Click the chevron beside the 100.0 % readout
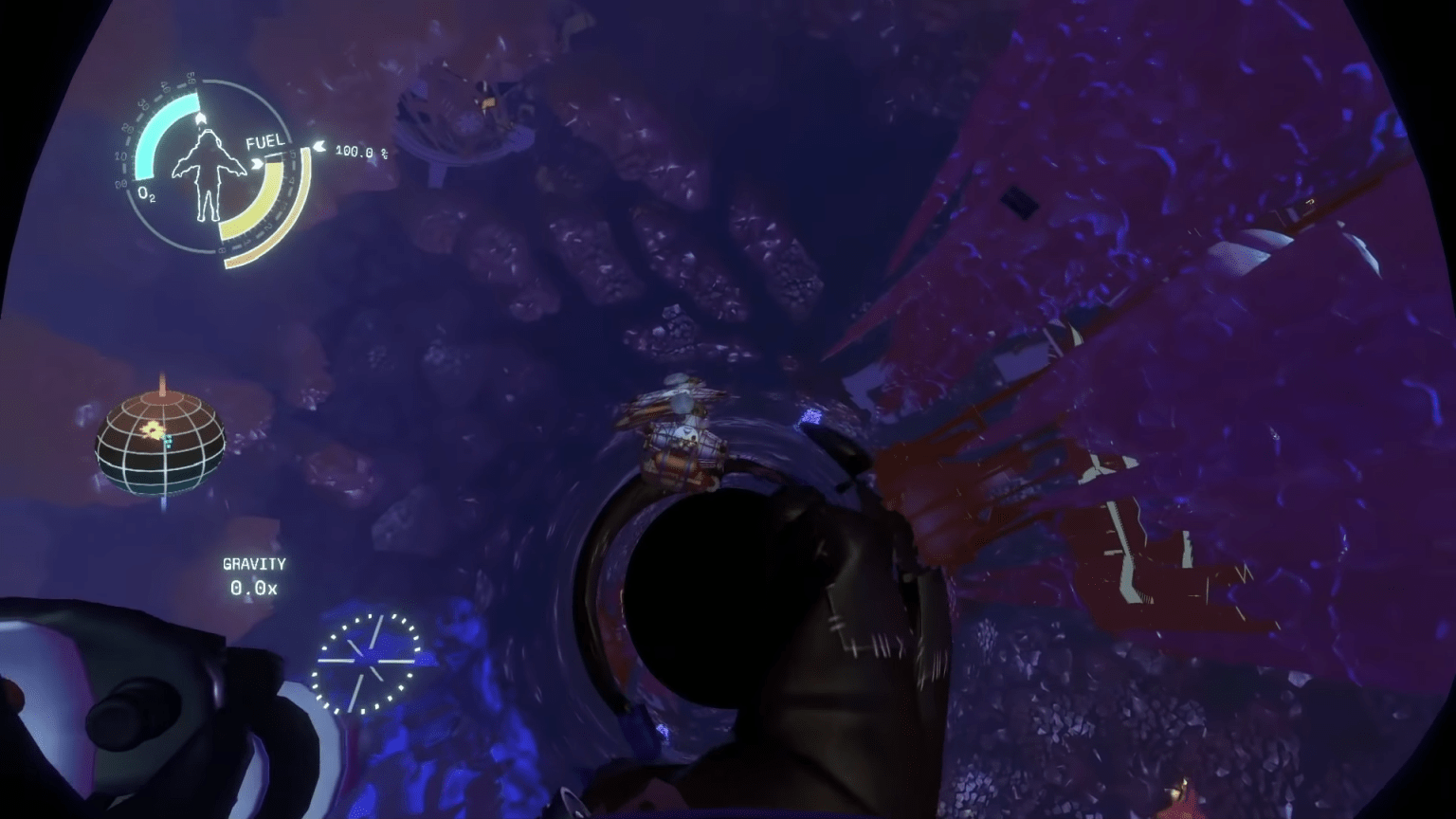The width and height of the screenshot is (1456, 819). [x=321, y=148]
